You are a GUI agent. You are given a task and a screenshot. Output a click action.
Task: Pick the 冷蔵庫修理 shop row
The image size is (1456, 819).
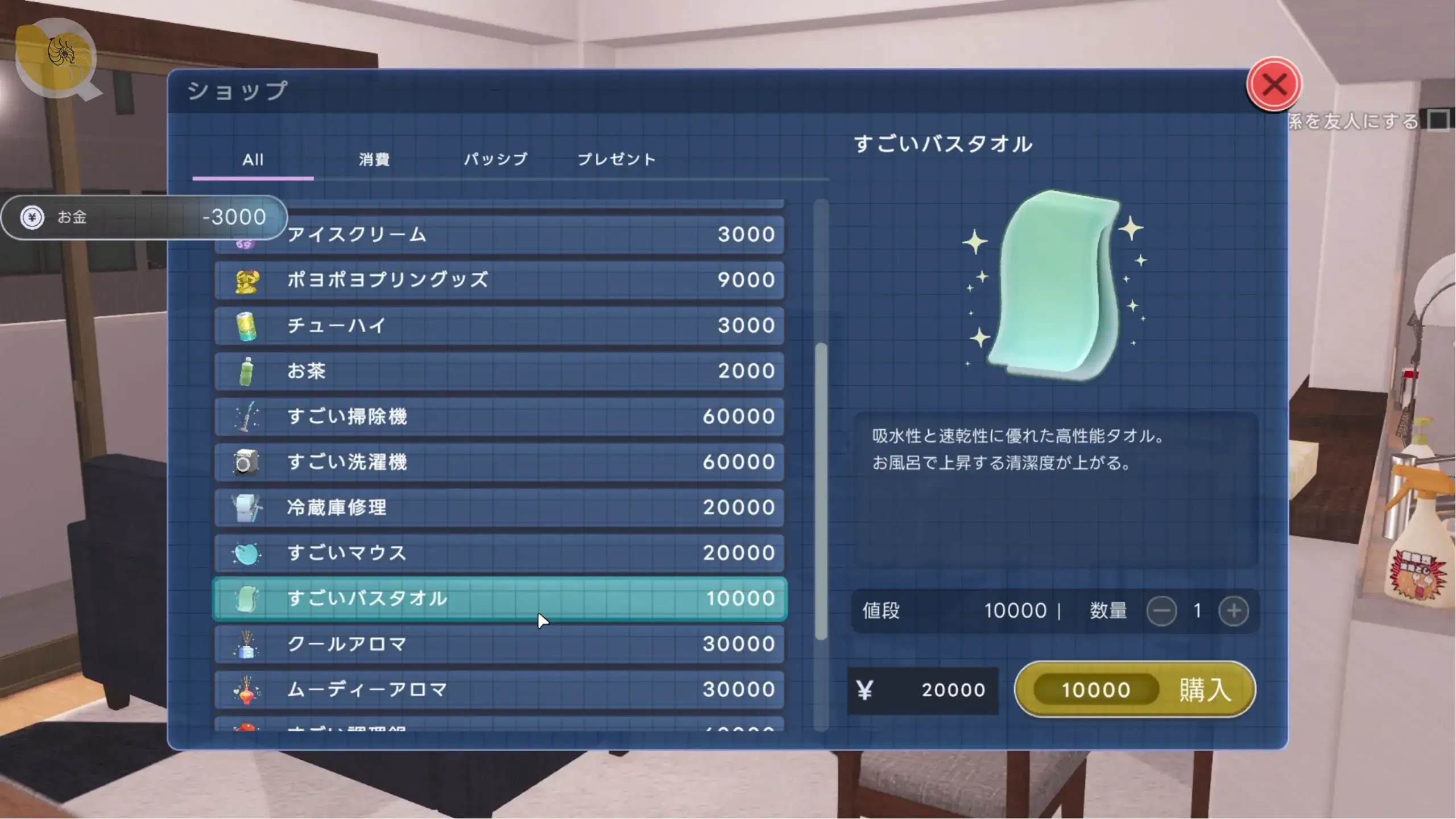(x=499, y=507)
